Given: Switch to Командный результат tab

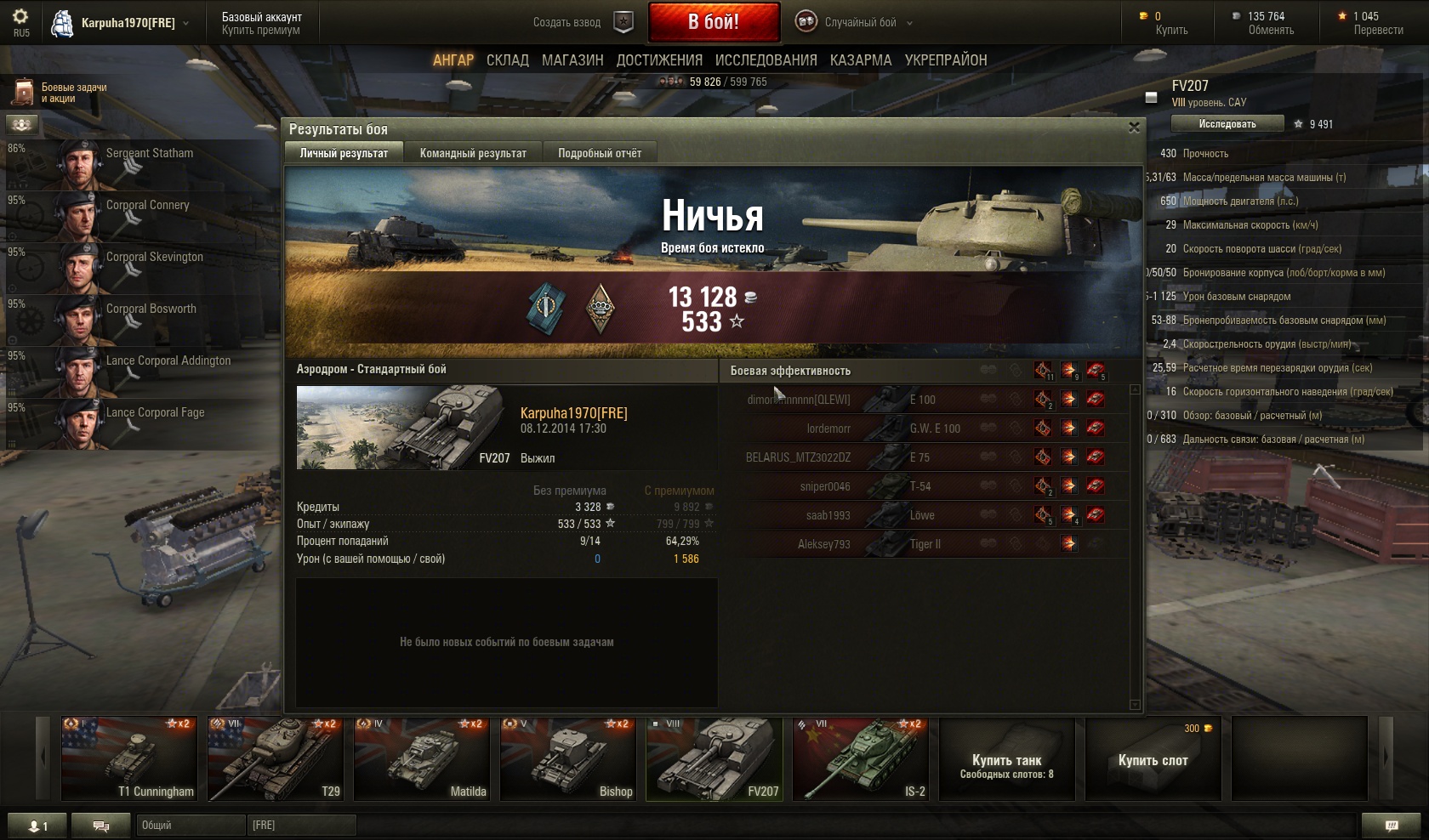Looking at the screenshot, I should pos(473,153).
